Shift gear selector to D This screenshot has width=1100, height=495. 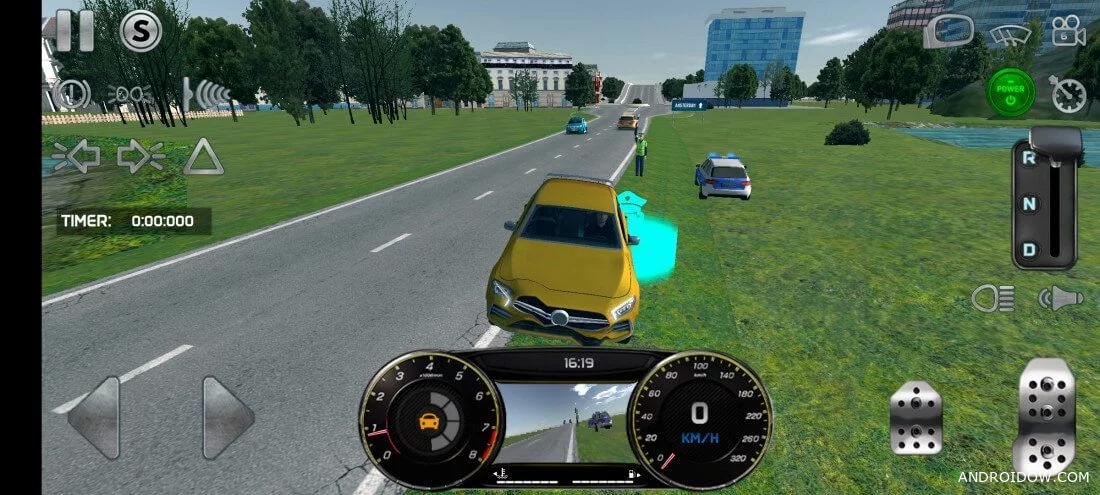coord(1027,249)
